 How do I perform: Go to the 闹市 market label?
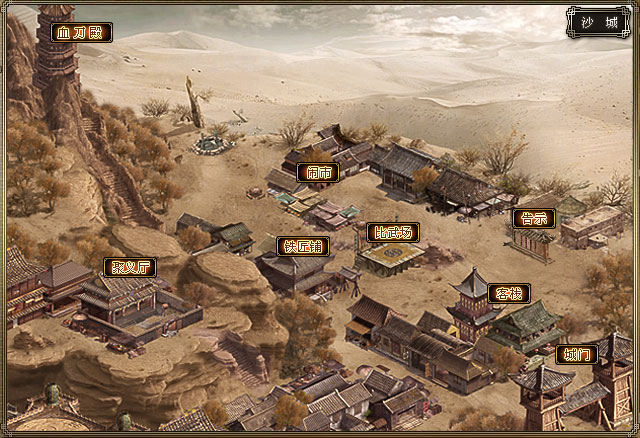point(318,172)
